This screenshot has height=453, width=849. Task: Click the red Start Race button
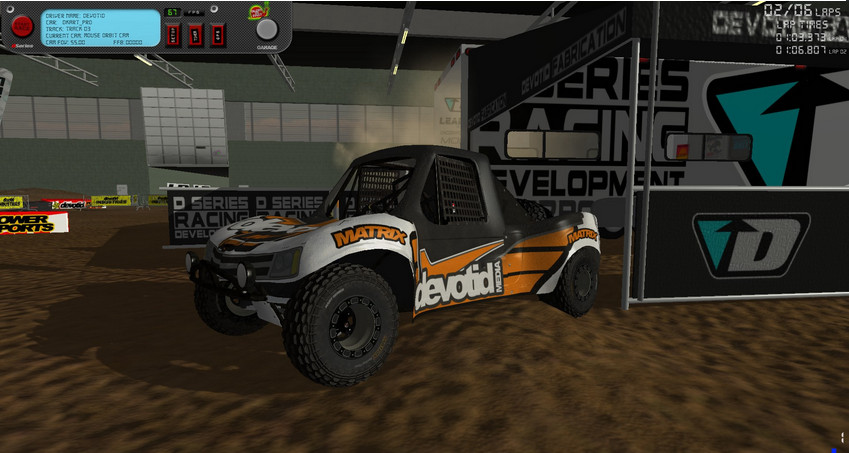click(x=22, y=27)
